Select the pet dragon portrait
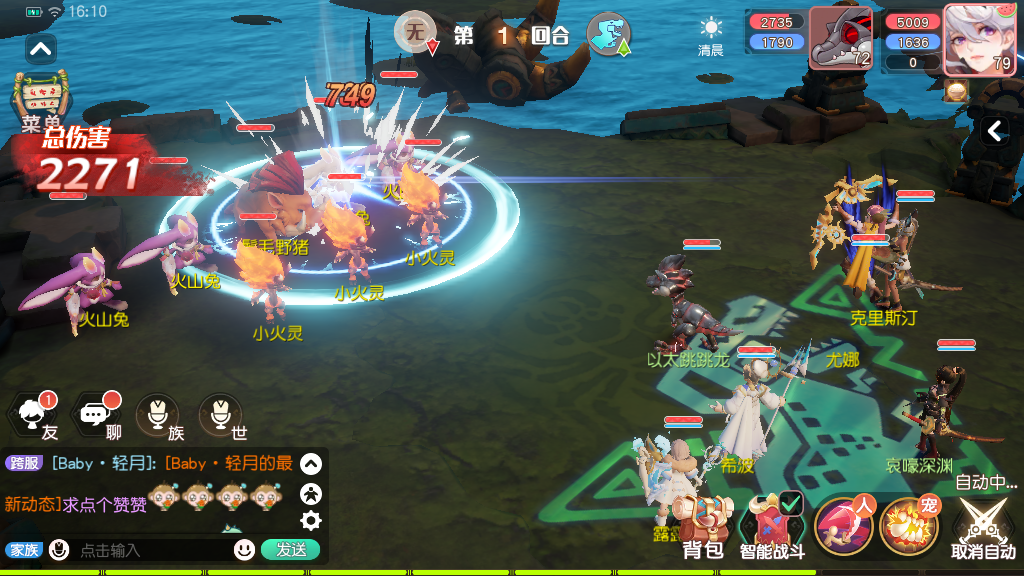This screenshot has height=576, width=1024. [x=840, y=38]
